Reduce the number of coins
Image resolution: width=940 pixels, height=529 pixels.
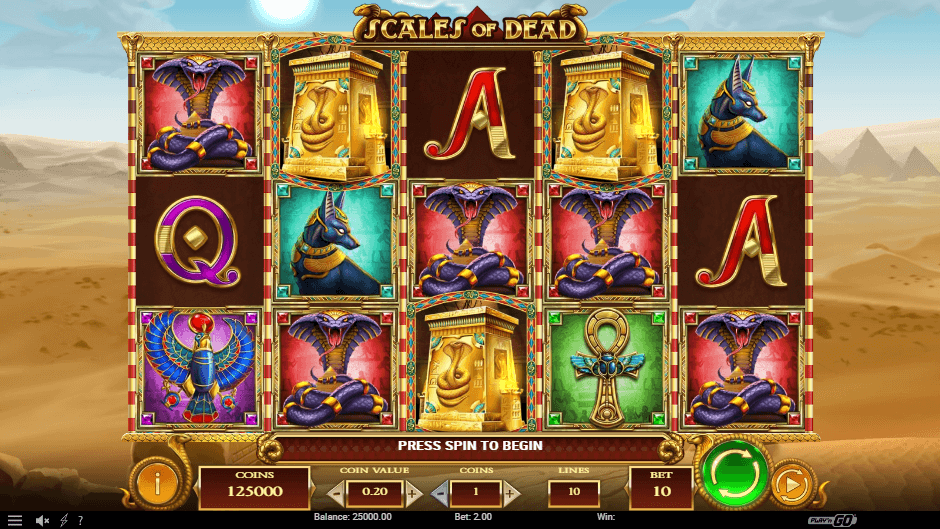click(440, 493)
